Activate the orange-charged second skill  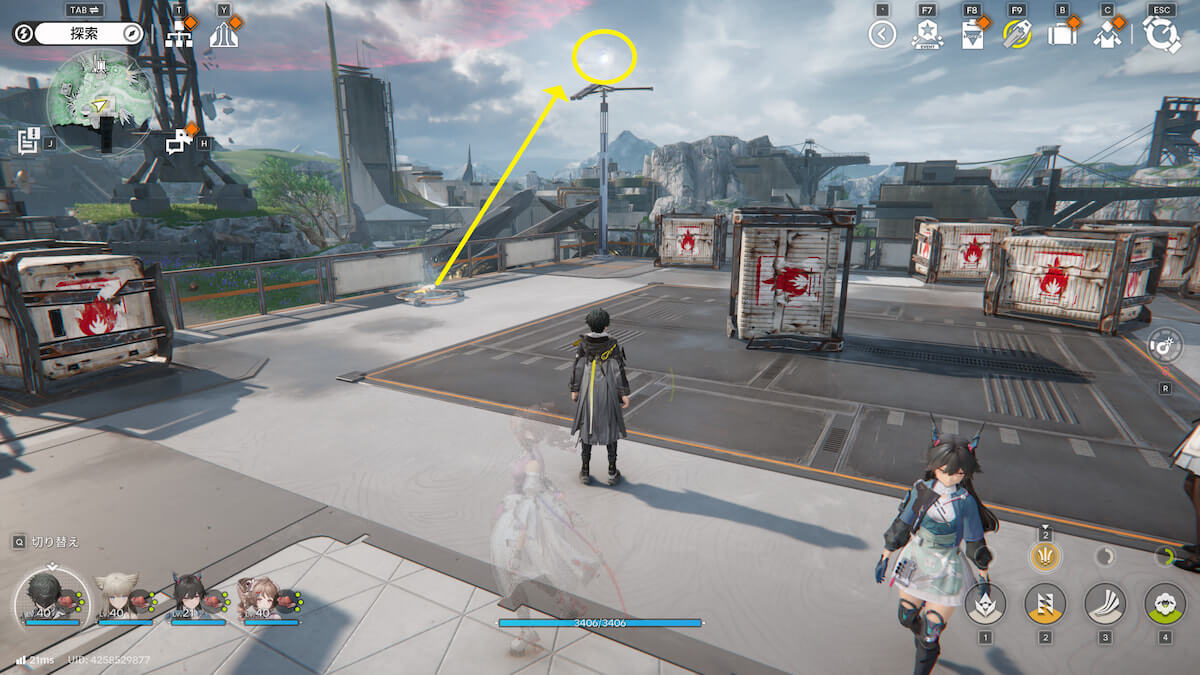(x=1045, y=603)
